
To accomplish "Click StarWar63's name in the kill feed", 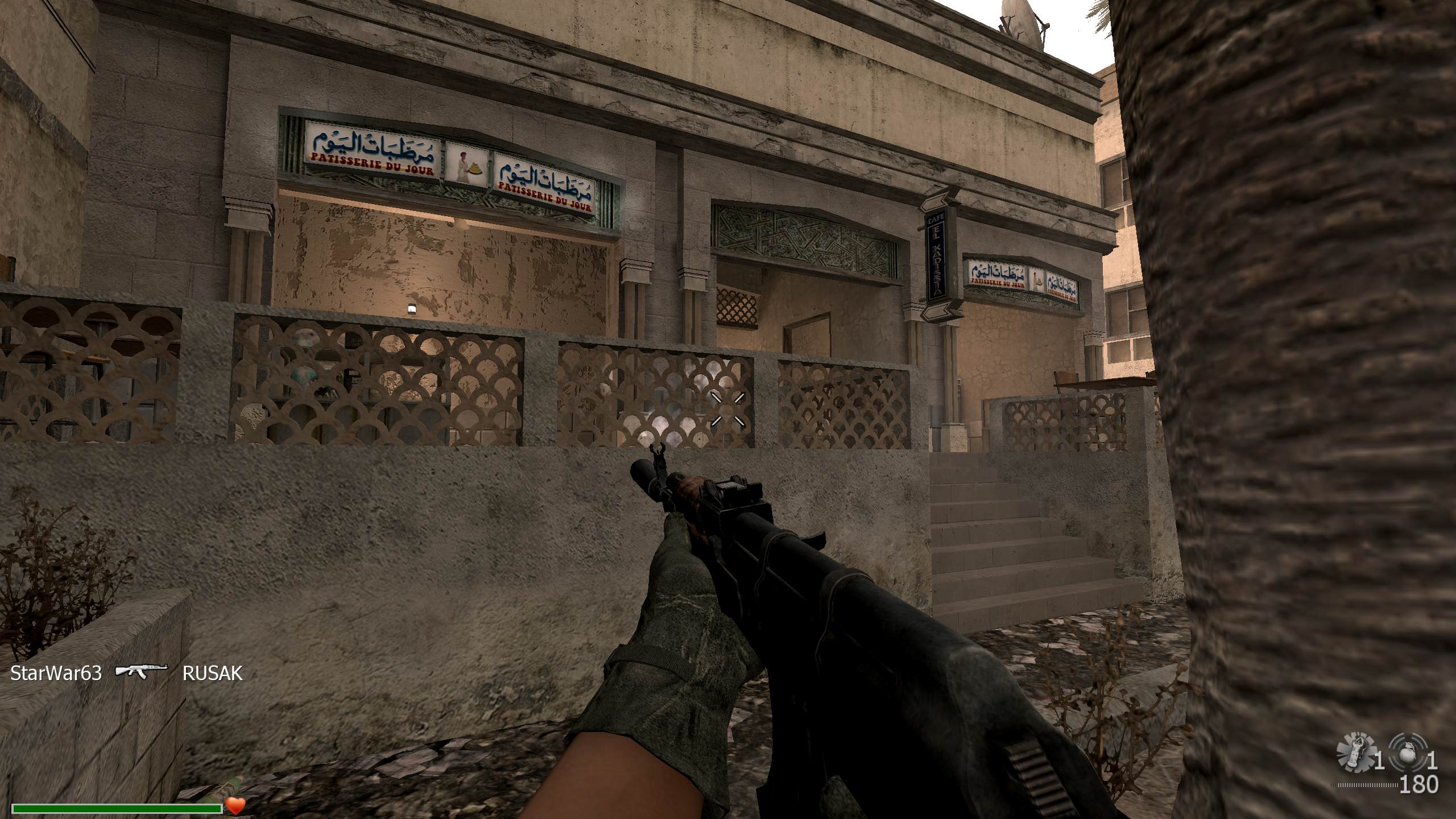I will pos(56,673).
